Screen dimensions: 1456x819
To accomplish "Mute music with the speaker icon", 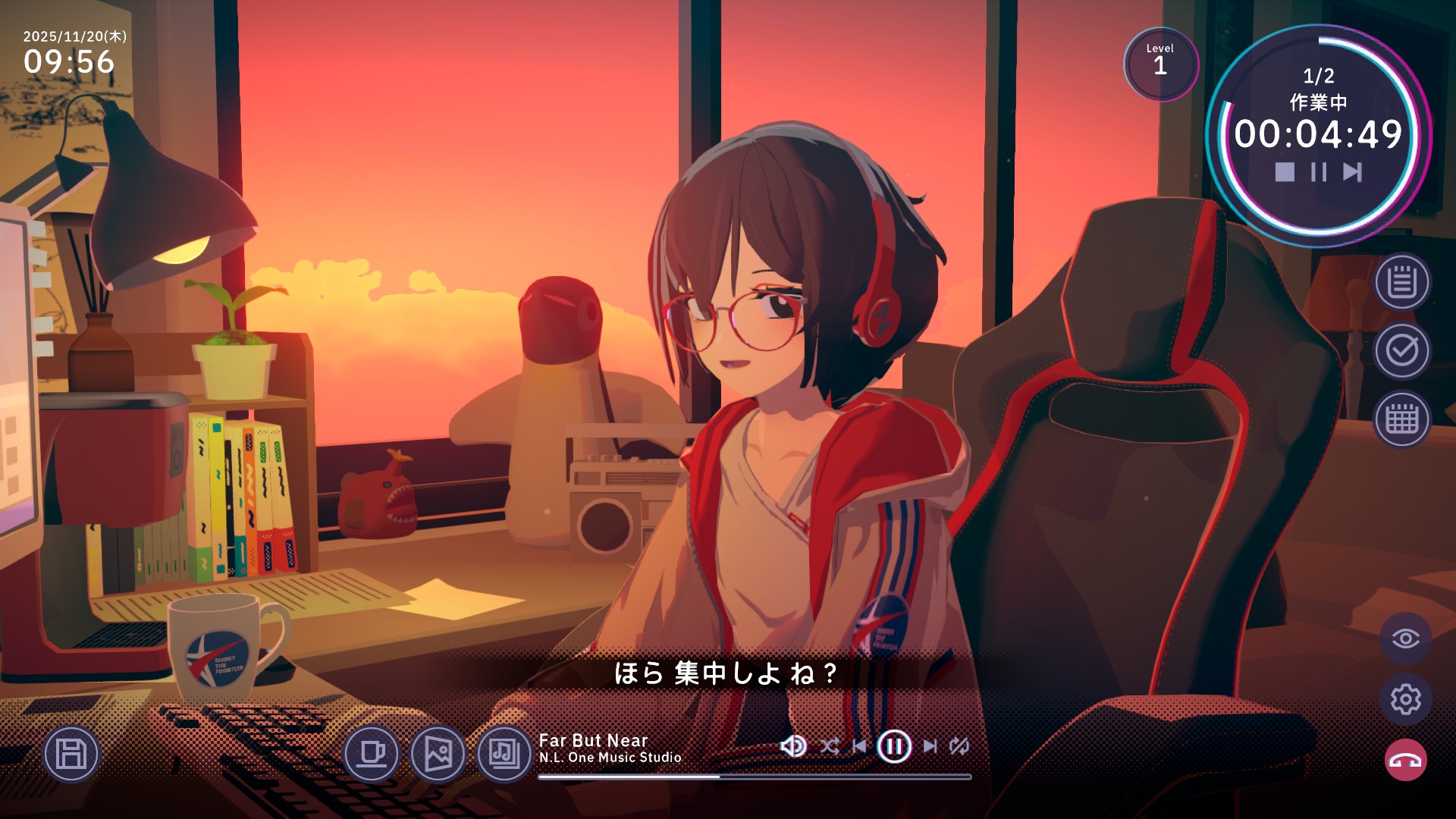I will click(x=793, y=746).
